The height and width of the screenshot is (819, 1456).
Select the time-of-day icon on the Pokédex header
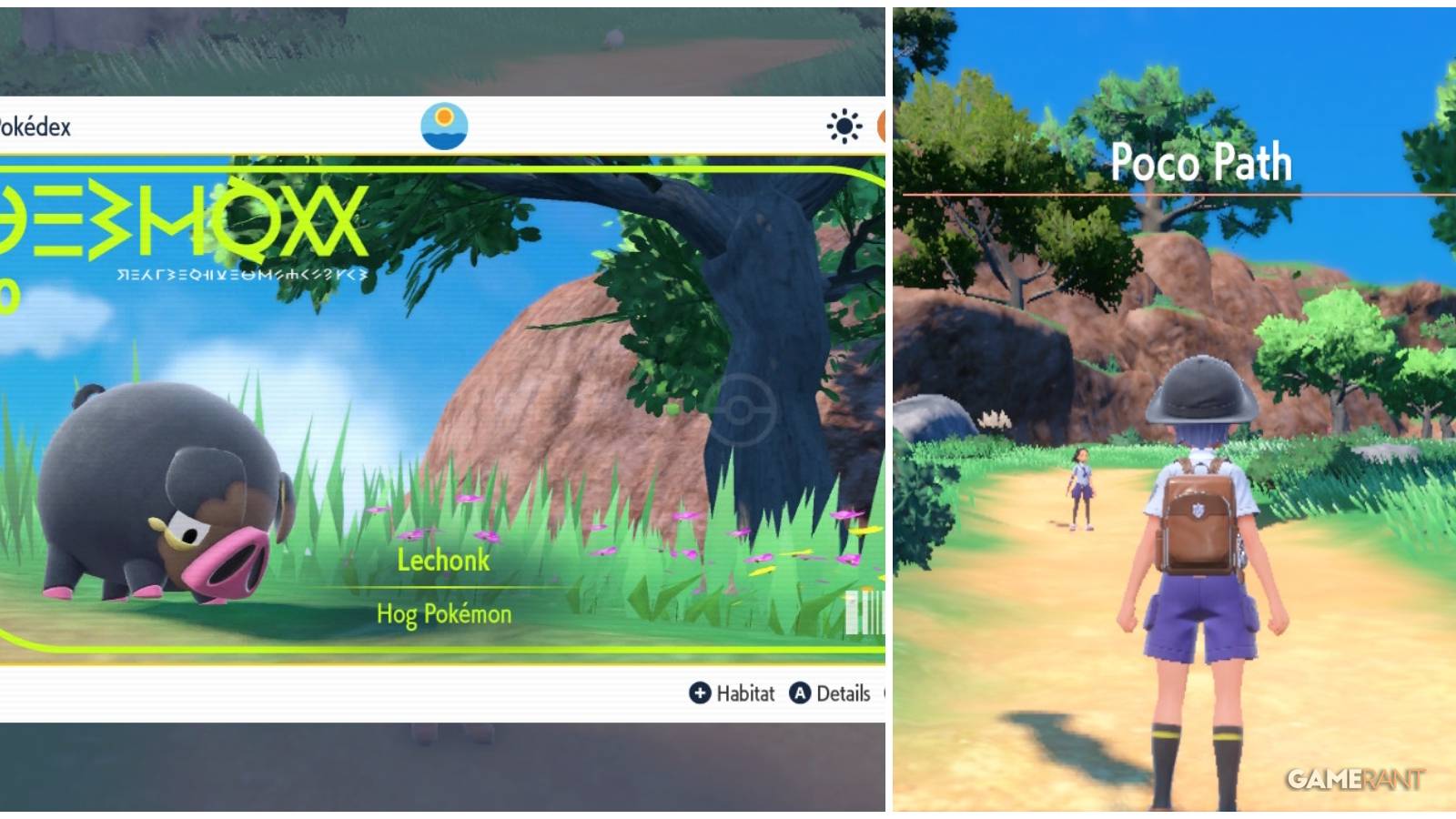(445, 126)
